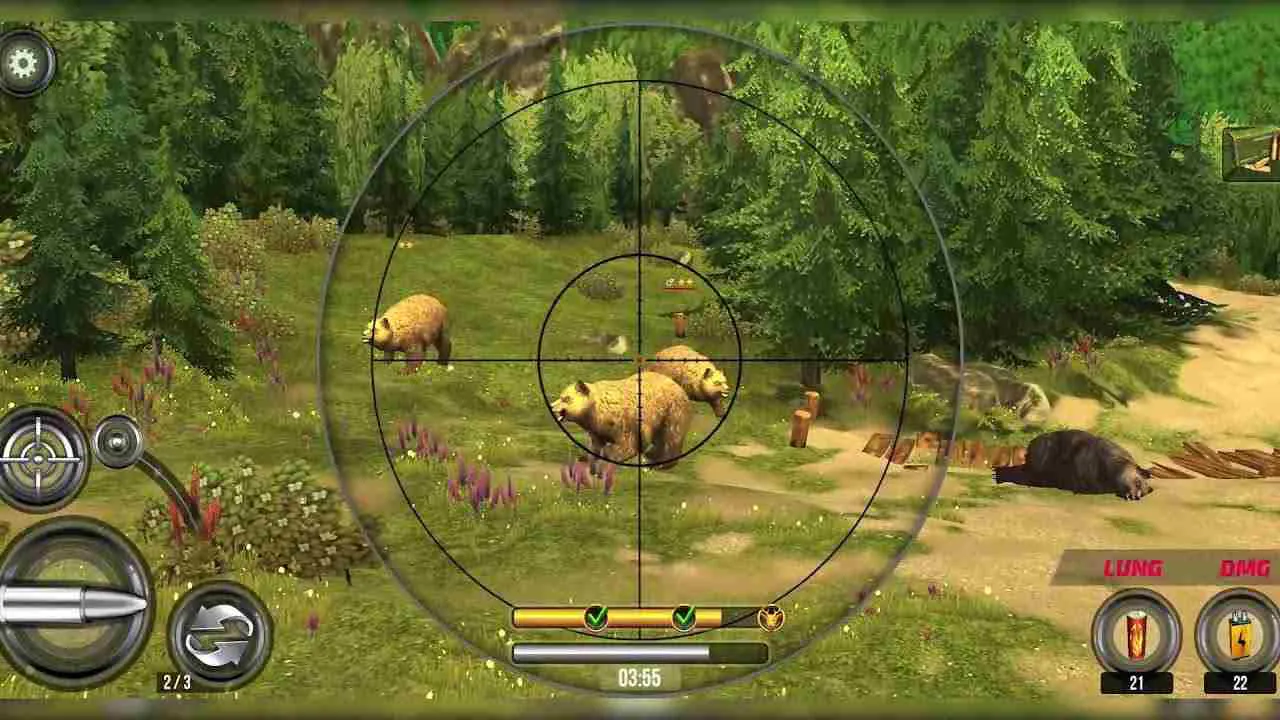This screenshot has width=1280, height=720.
Task: Tap the reload button below the bullet
Action: tap(214, 633)
